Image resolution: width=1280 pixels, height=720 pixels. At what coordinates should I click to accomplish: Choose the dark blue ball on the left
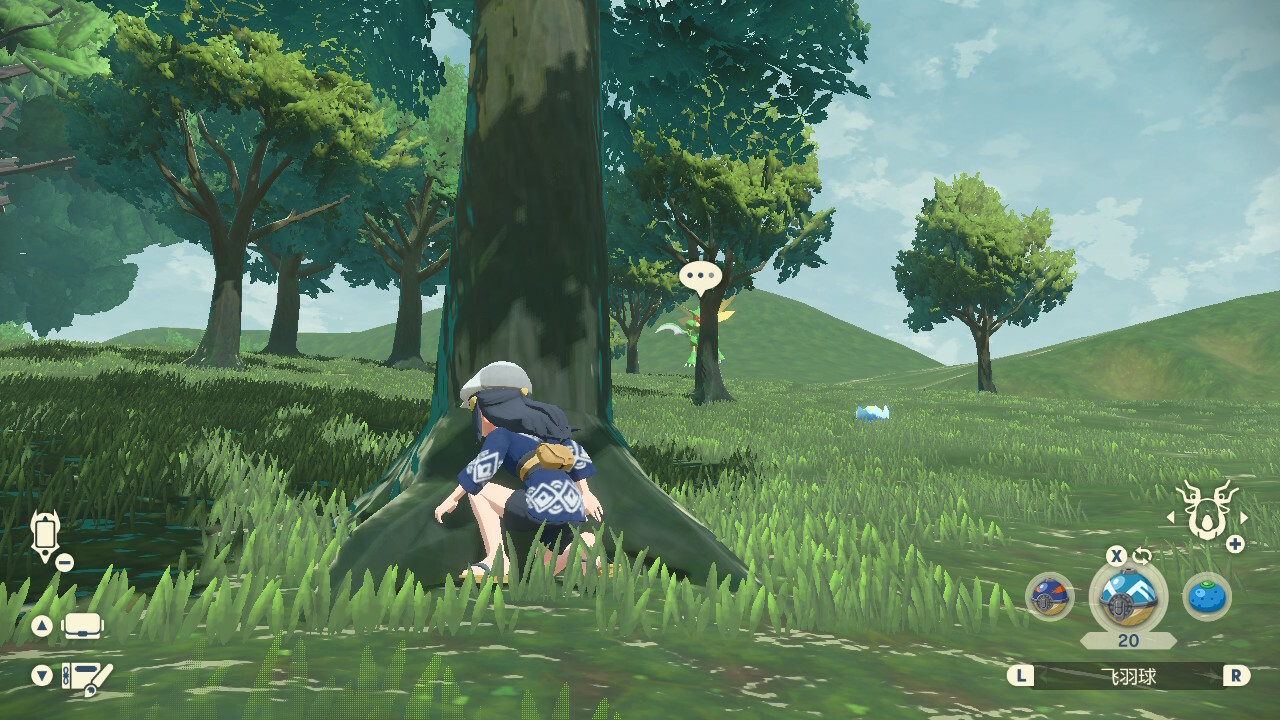(1050, 597)
